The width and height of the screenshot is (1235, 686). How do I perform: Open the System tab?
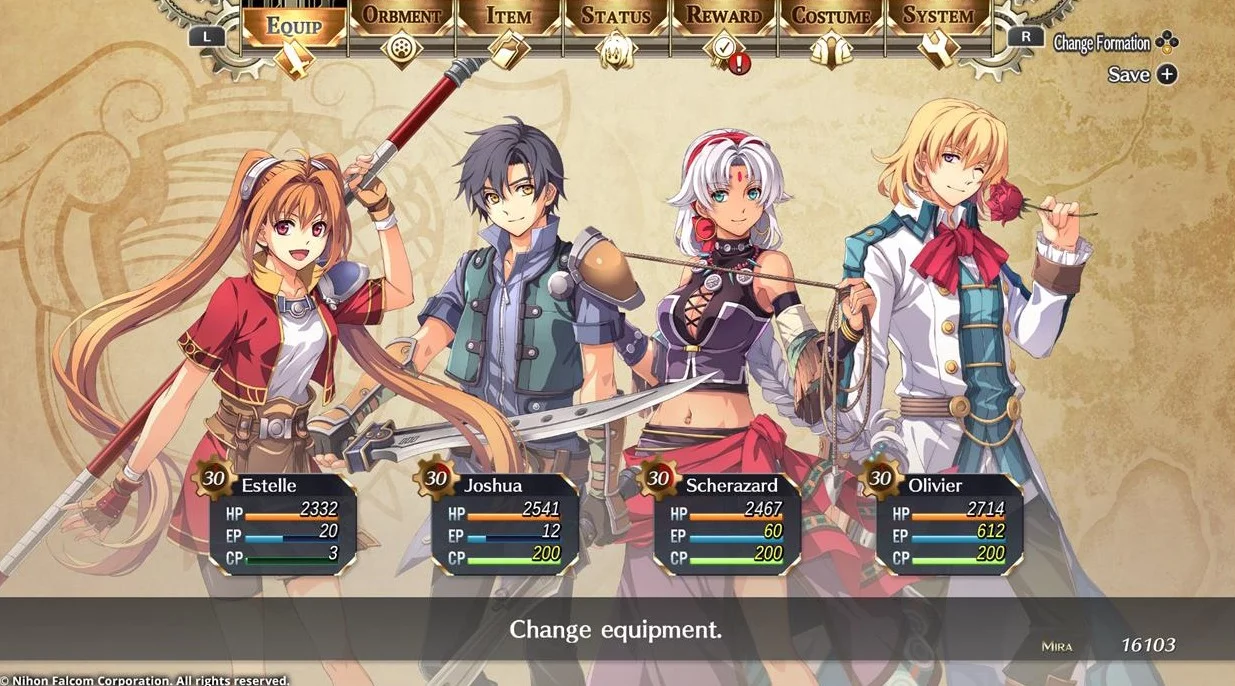(x=938, y=30)
